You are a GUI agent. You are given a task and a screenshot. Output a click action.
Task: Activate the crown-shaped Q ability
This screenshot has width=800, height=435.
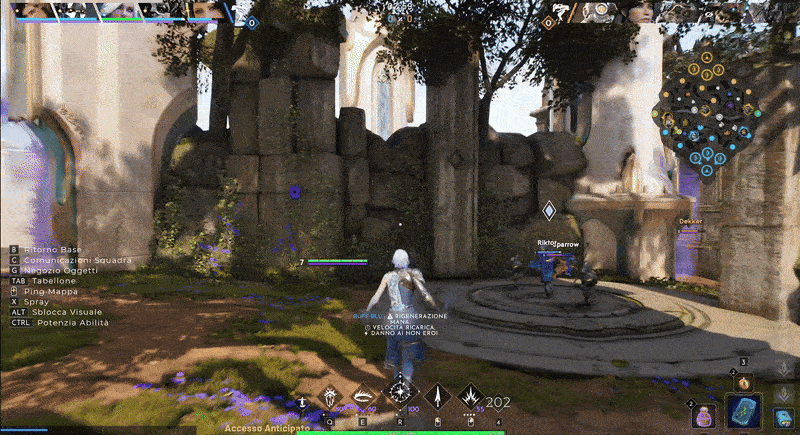click(331, 397)
